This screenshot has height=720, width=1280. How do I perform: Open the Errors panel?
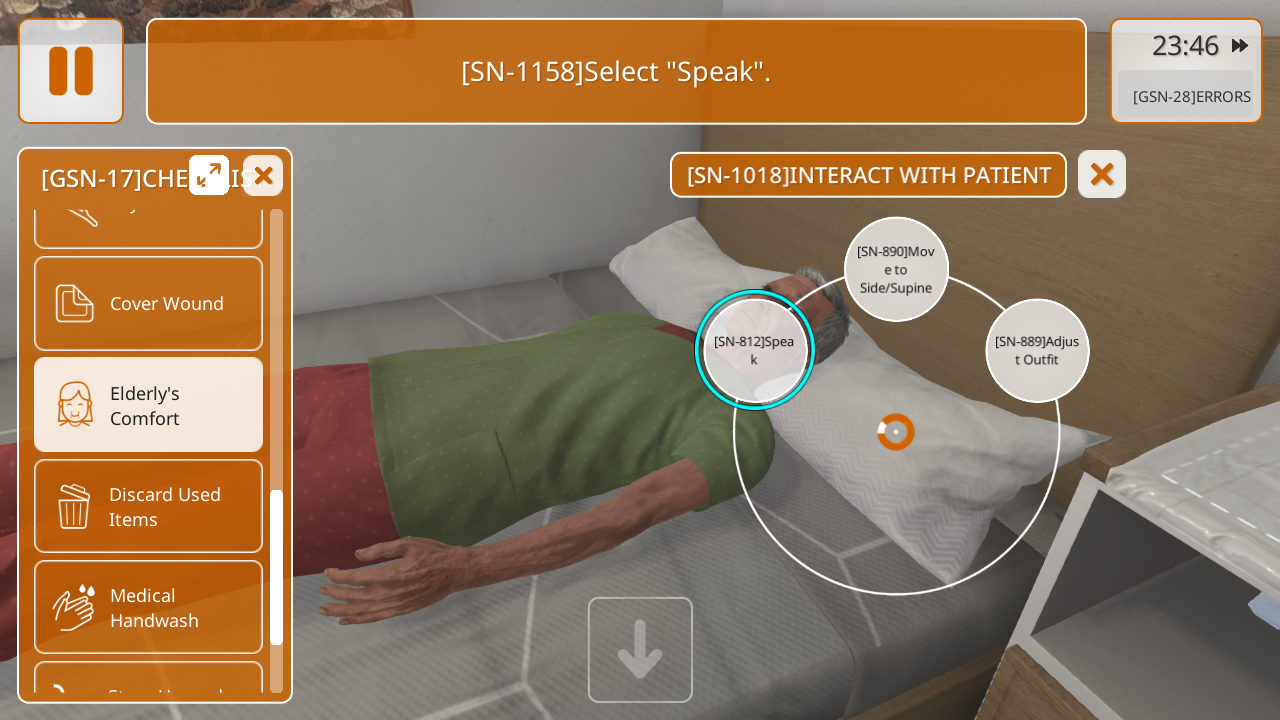pos(1190,96)
